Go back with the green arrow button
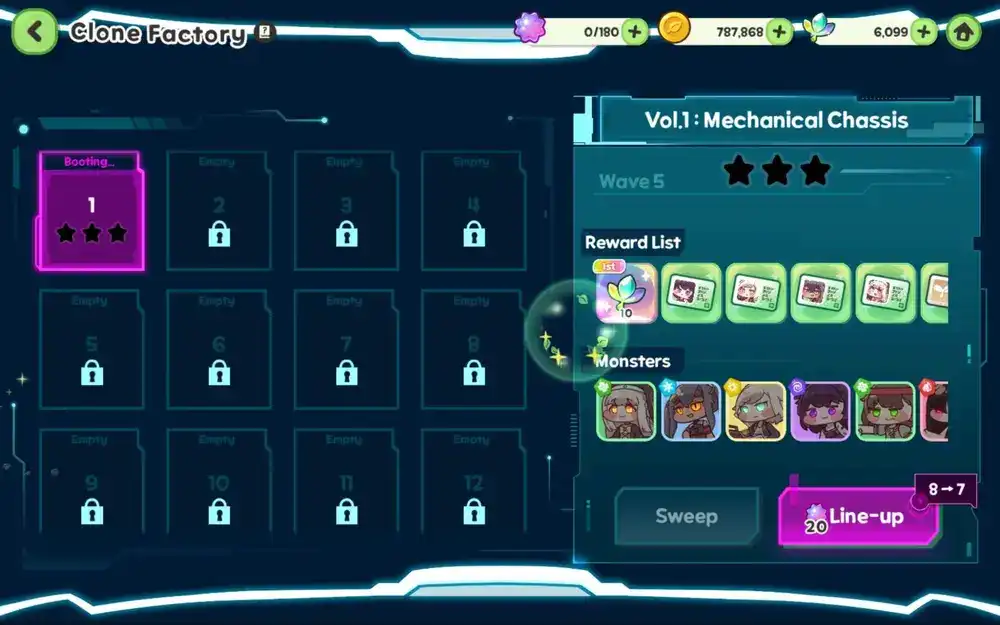This screenshot has height=625, width=1000. 34,31
